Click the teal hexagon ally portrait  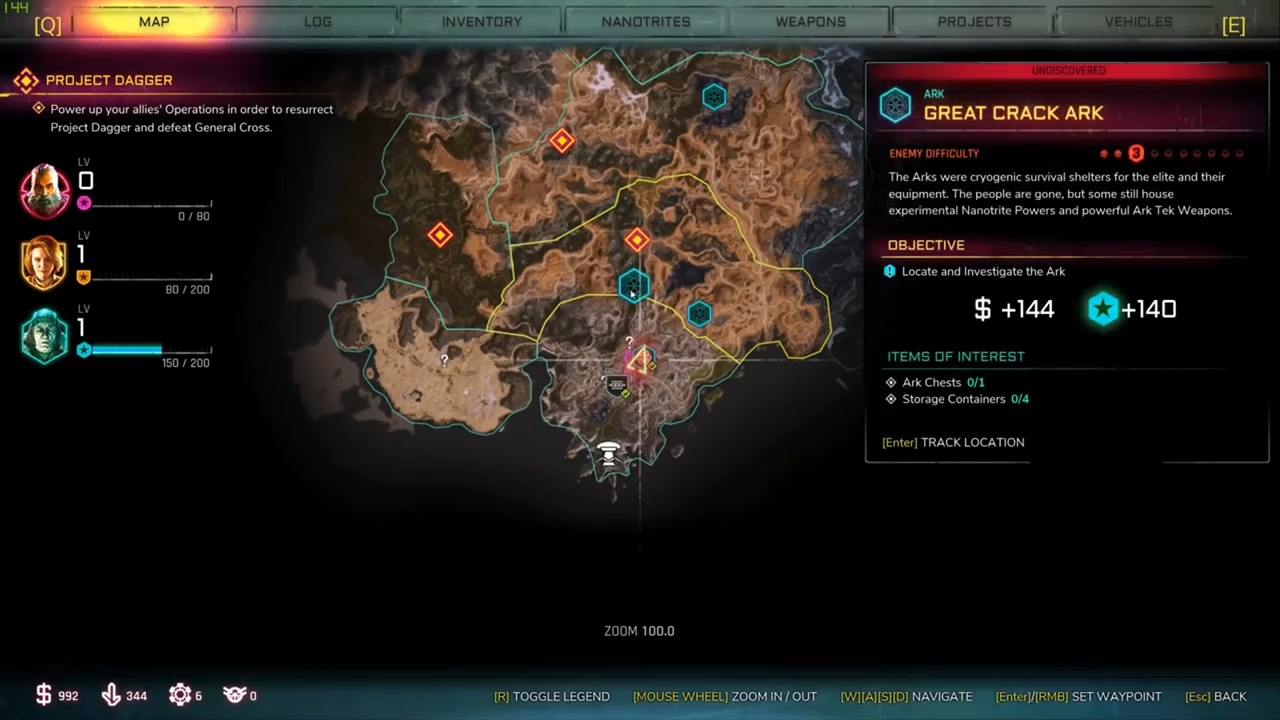click(x=45, y=336)
